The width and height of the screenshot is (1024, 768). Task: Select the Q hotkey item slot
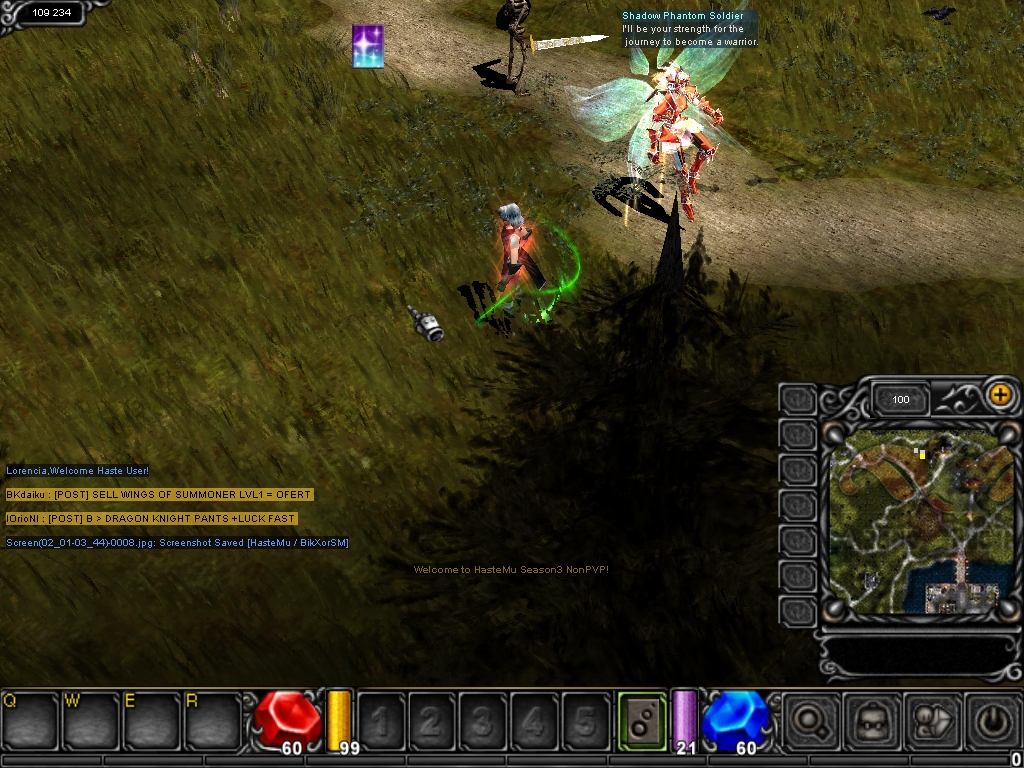(x=30, y=720)
